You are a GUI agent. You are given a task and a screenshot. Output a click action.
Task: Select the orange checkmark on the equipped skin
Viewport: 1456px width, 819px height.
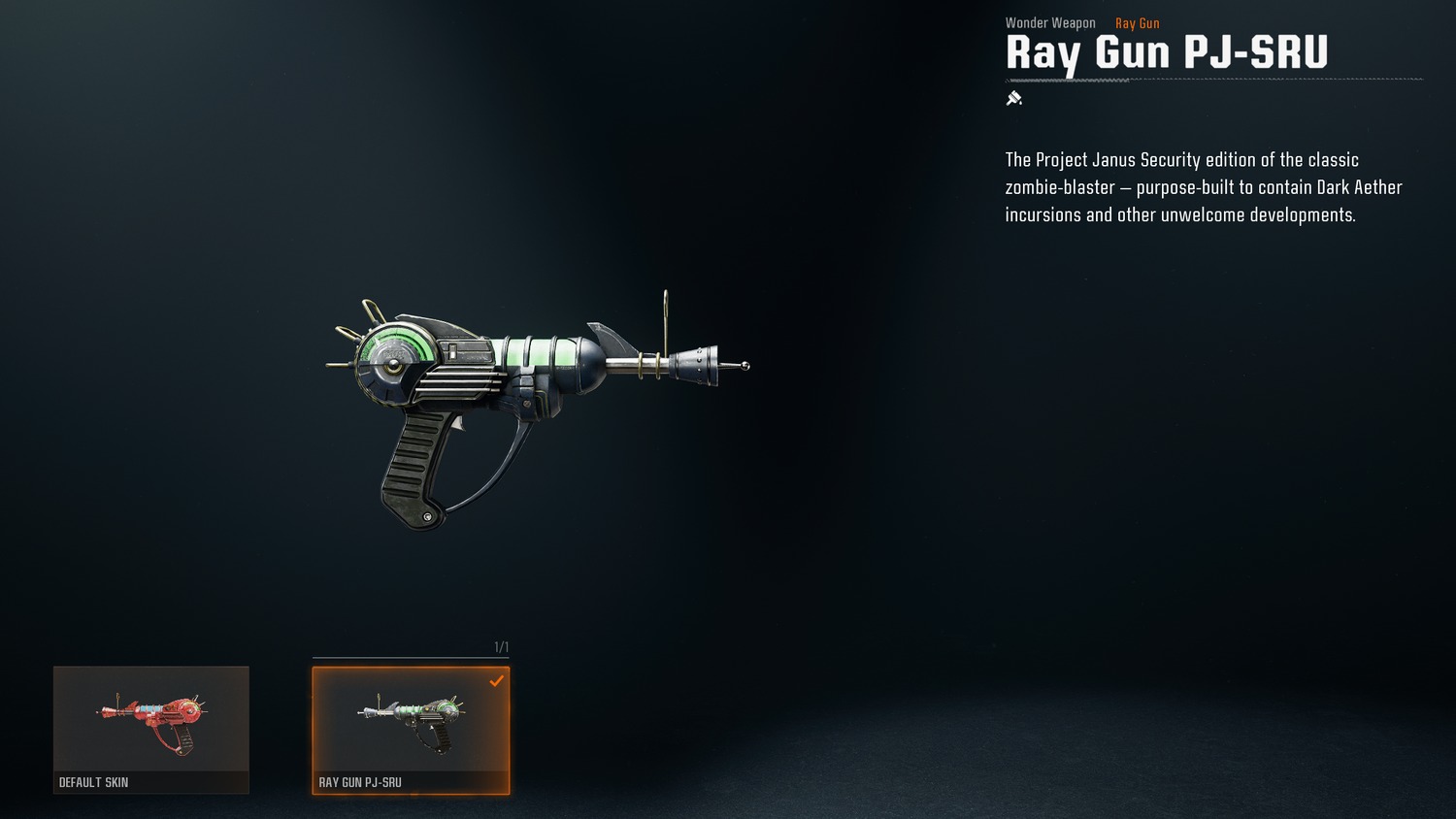point(499,680)
